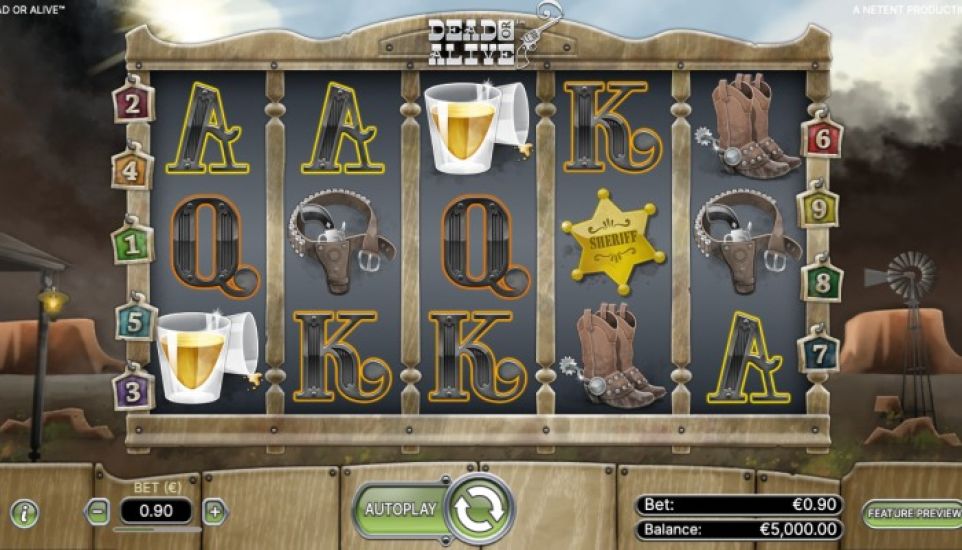Open the Feature Preview
This screenshot has height=550, width=962.
pyautogui.click(x=909, y=513)
